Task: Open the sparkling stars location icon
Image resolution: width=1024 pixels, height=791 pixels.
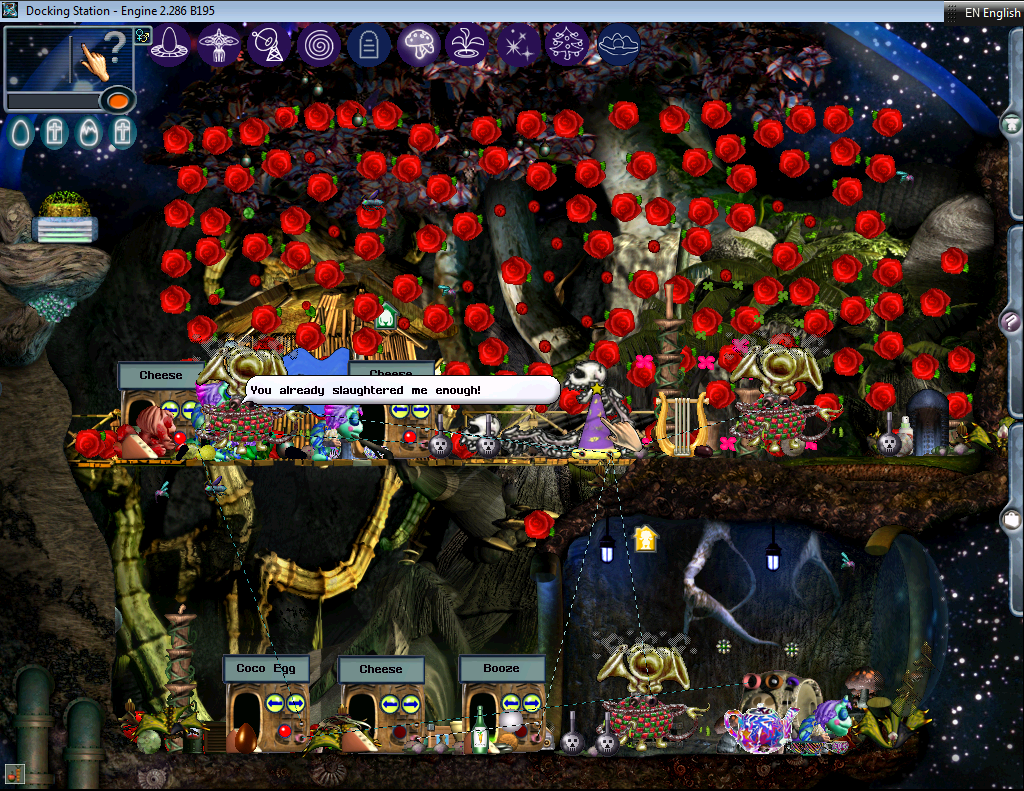Action: pyautogui.click(x=518, y=45)
